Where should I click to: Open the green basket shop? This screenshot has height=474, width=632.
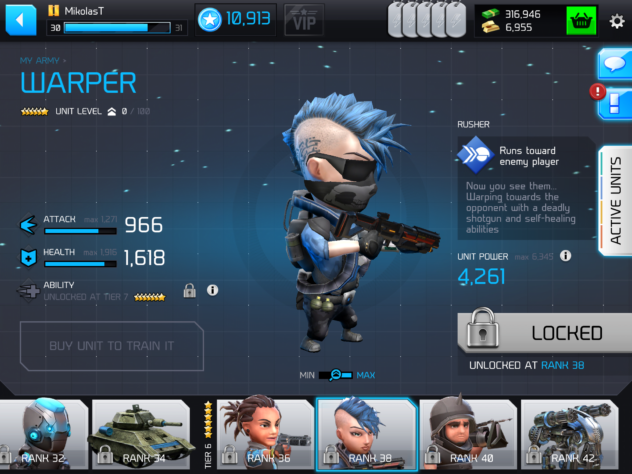point(581,20)
